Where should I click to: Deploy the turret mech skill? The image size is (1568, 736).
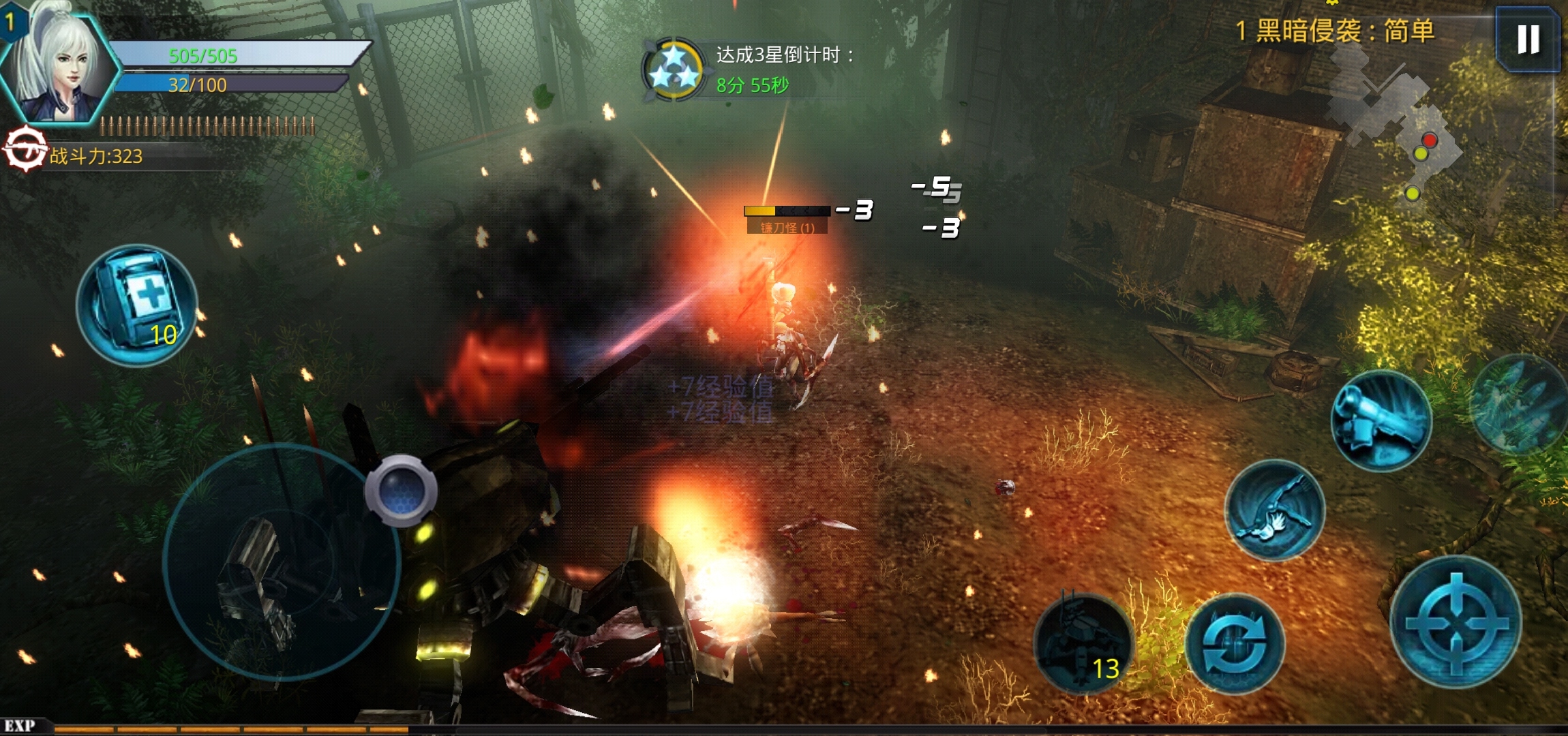[x=1084, y=644]
